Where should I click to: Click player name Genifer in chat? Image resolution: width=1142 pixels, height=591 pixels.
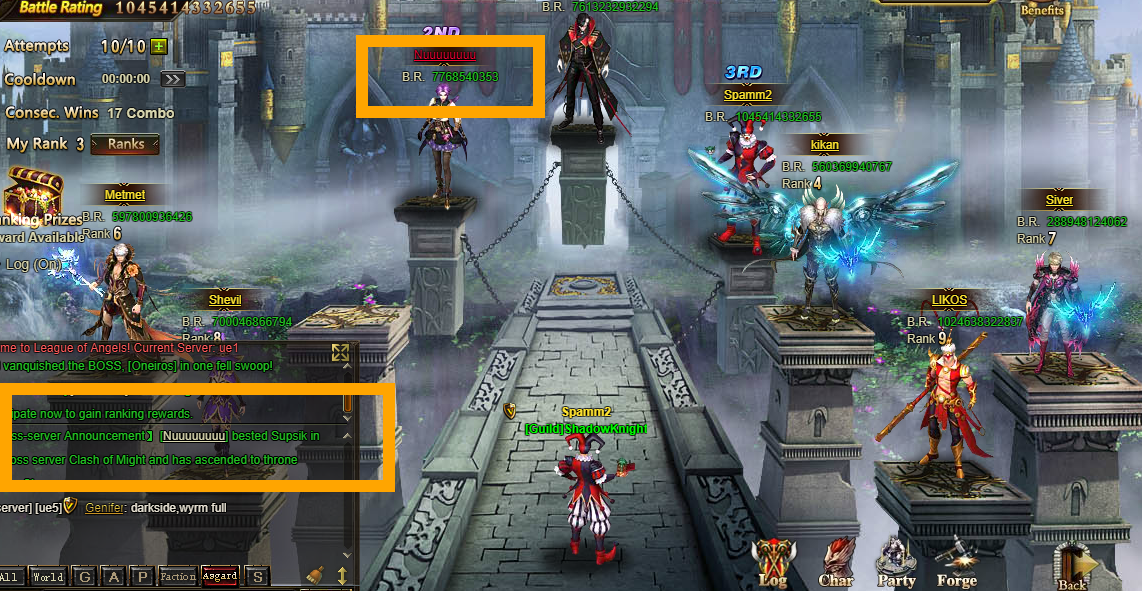coord(105,508)
